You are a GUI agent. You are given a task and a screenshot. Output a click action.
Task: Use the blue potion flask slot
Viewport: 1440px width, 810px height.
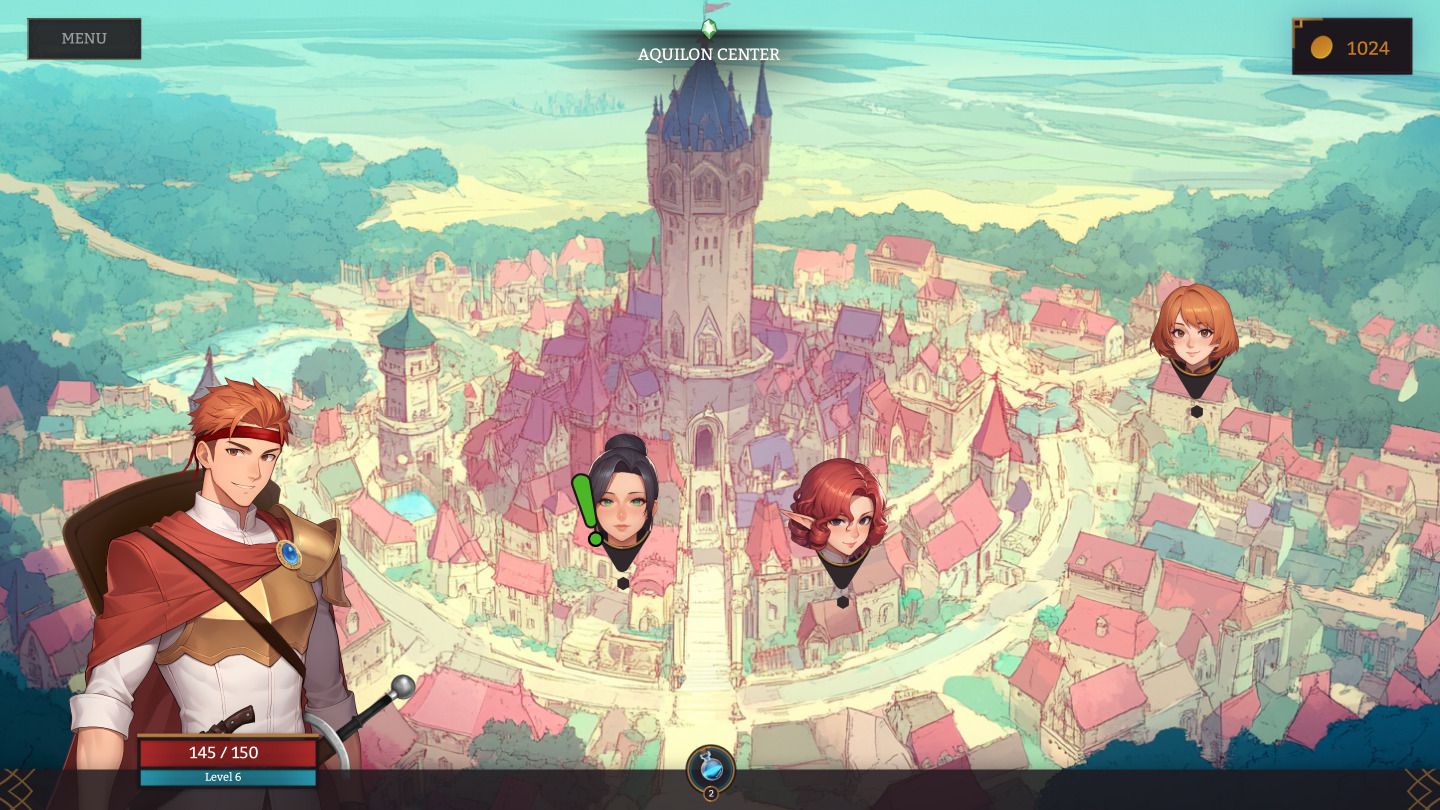click(711, 769)
